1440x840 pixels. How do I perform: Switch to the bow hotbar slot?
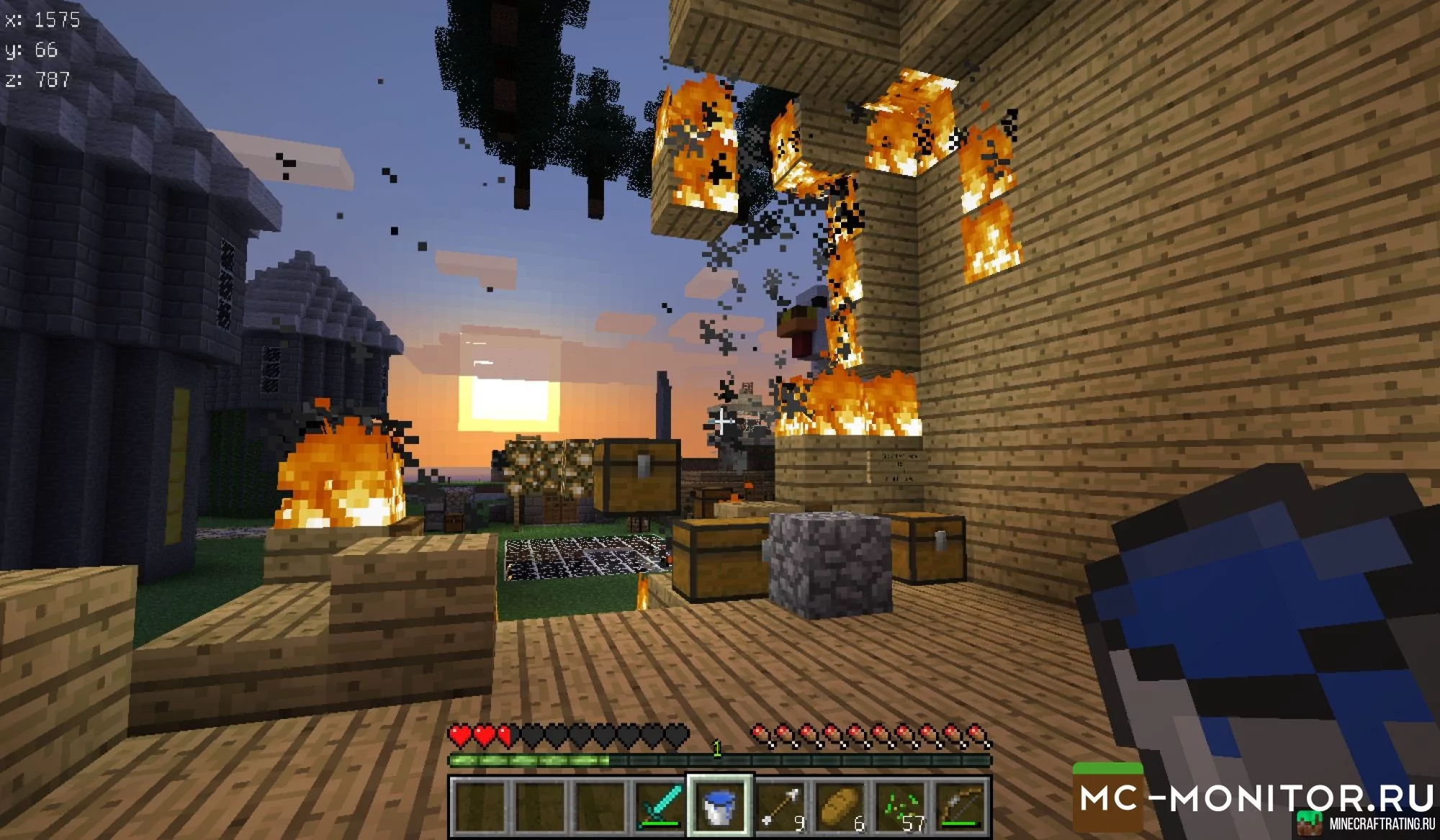click(960, 805)
